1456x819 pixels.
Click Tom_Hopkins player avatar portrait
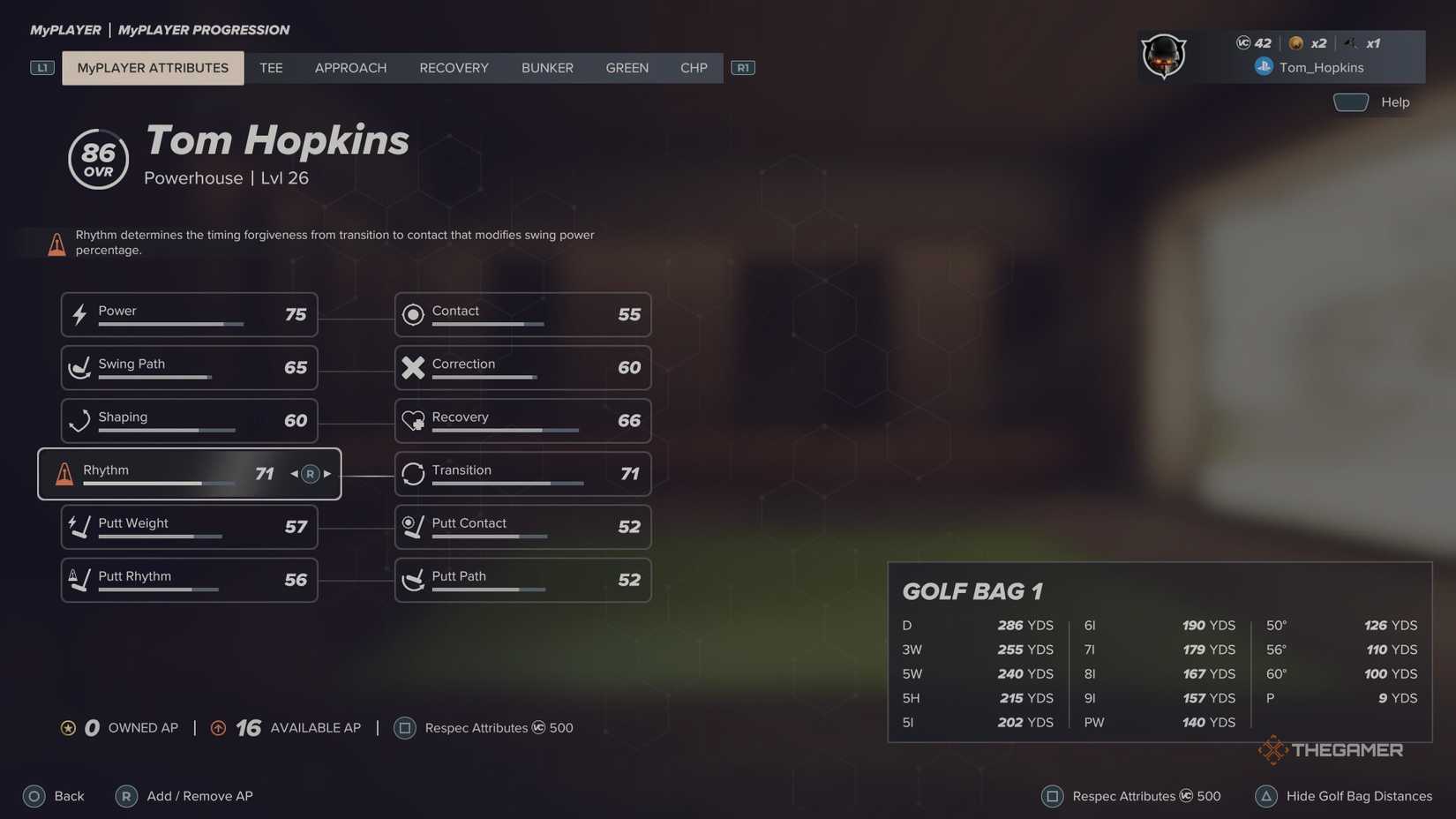[1163, 56]
